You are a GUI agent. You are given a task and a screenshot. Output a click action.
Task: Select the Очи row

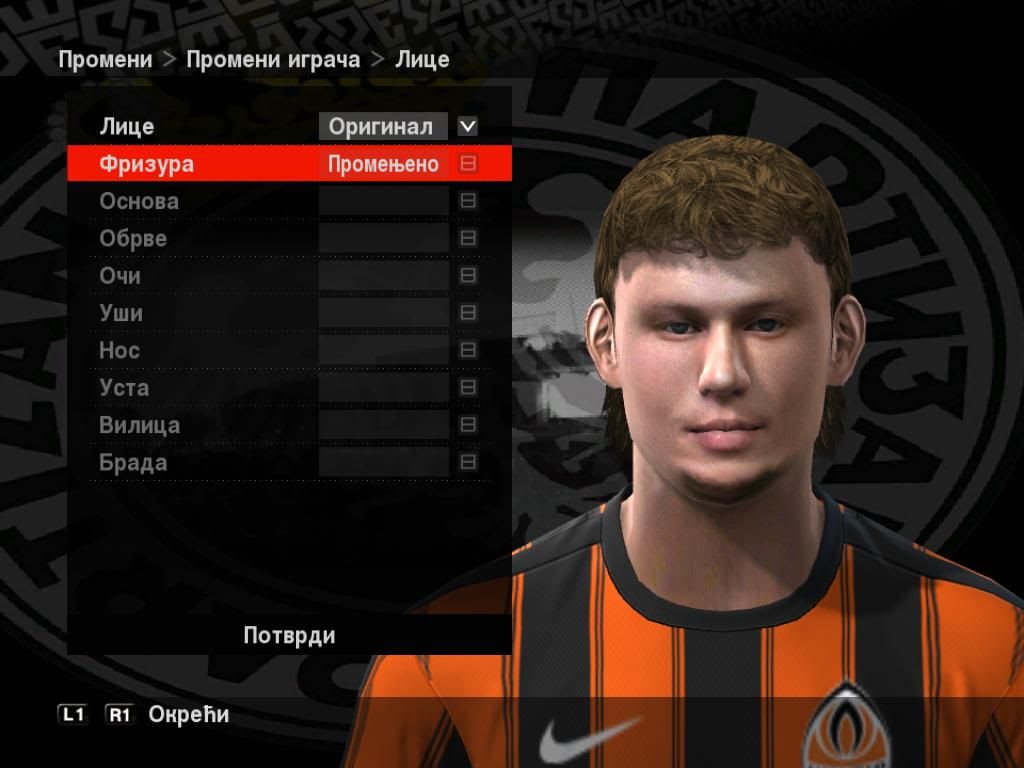120,276
